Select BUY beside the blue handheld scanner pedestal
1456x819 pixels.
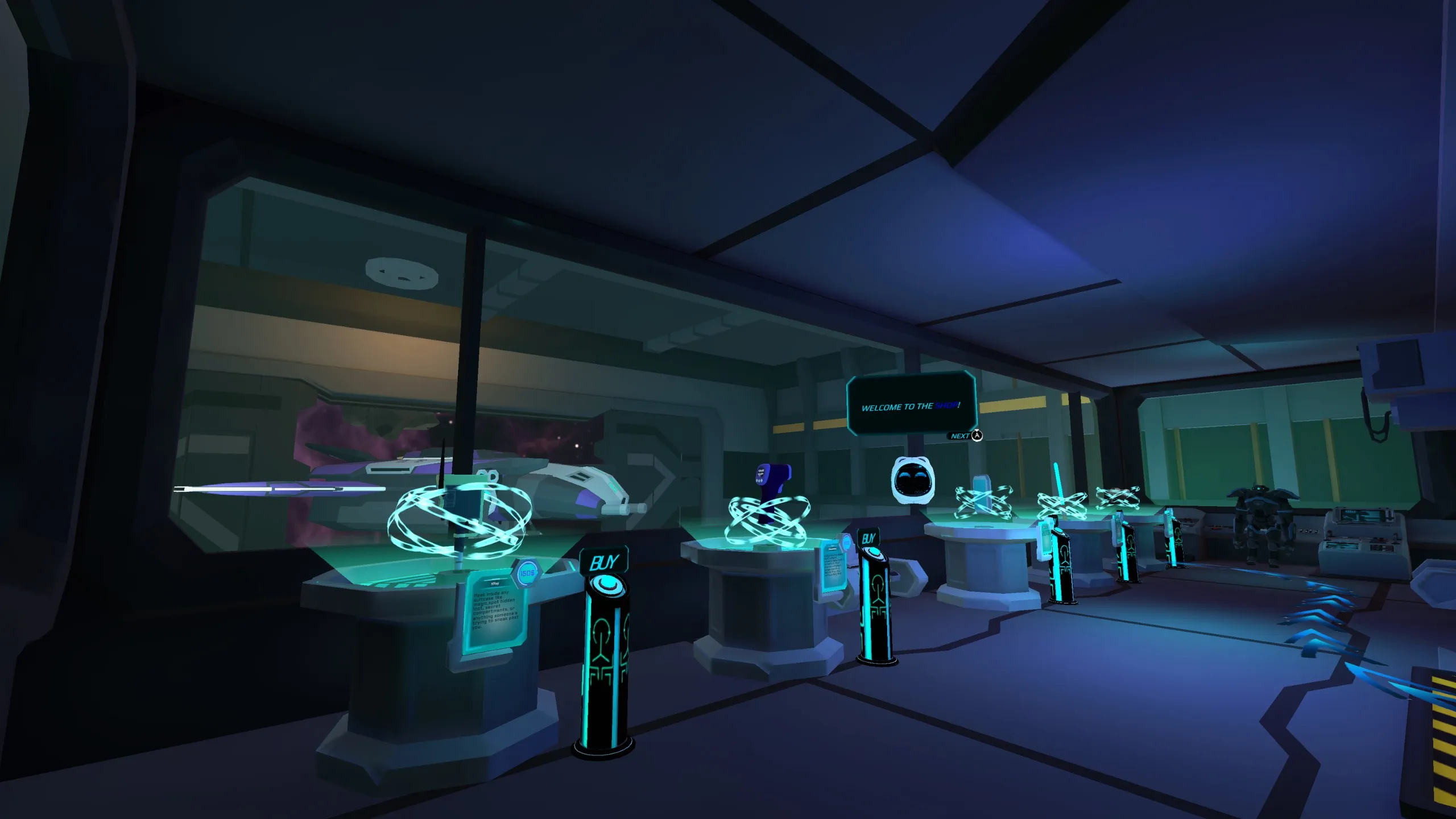pos(868,538)
